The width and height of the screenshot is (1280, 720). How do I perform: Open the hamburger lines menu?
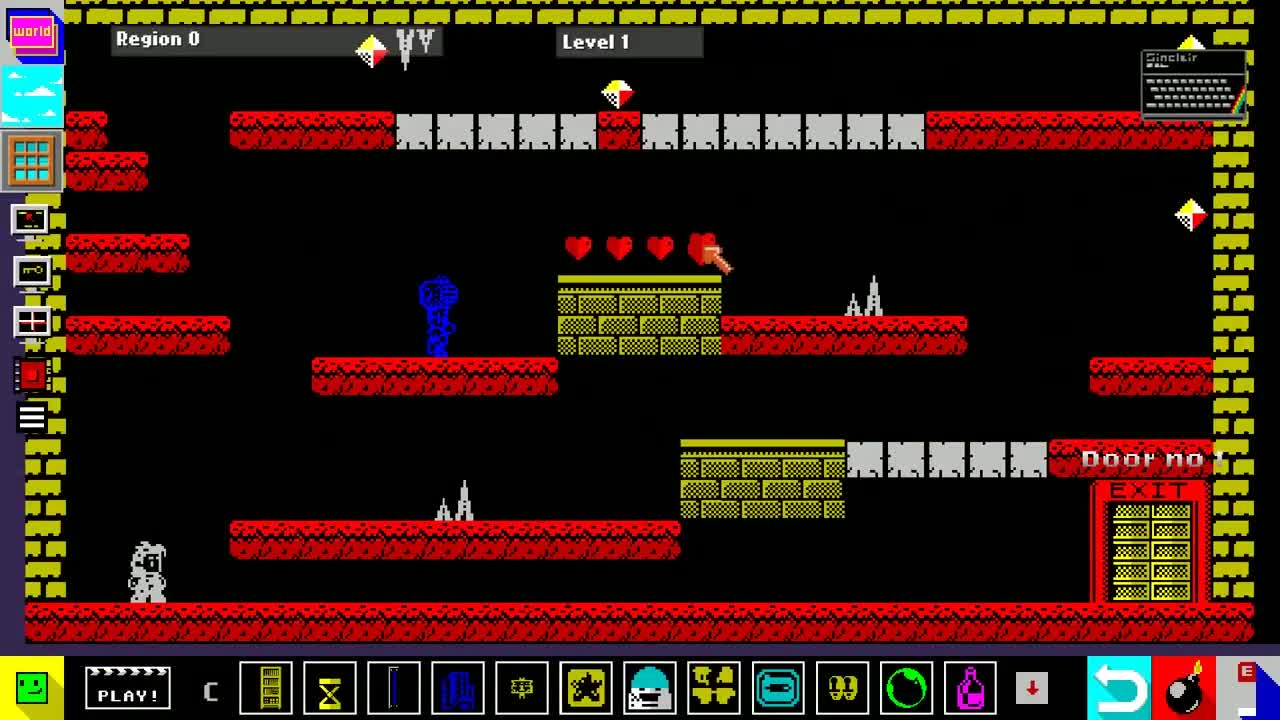[32, 418]
